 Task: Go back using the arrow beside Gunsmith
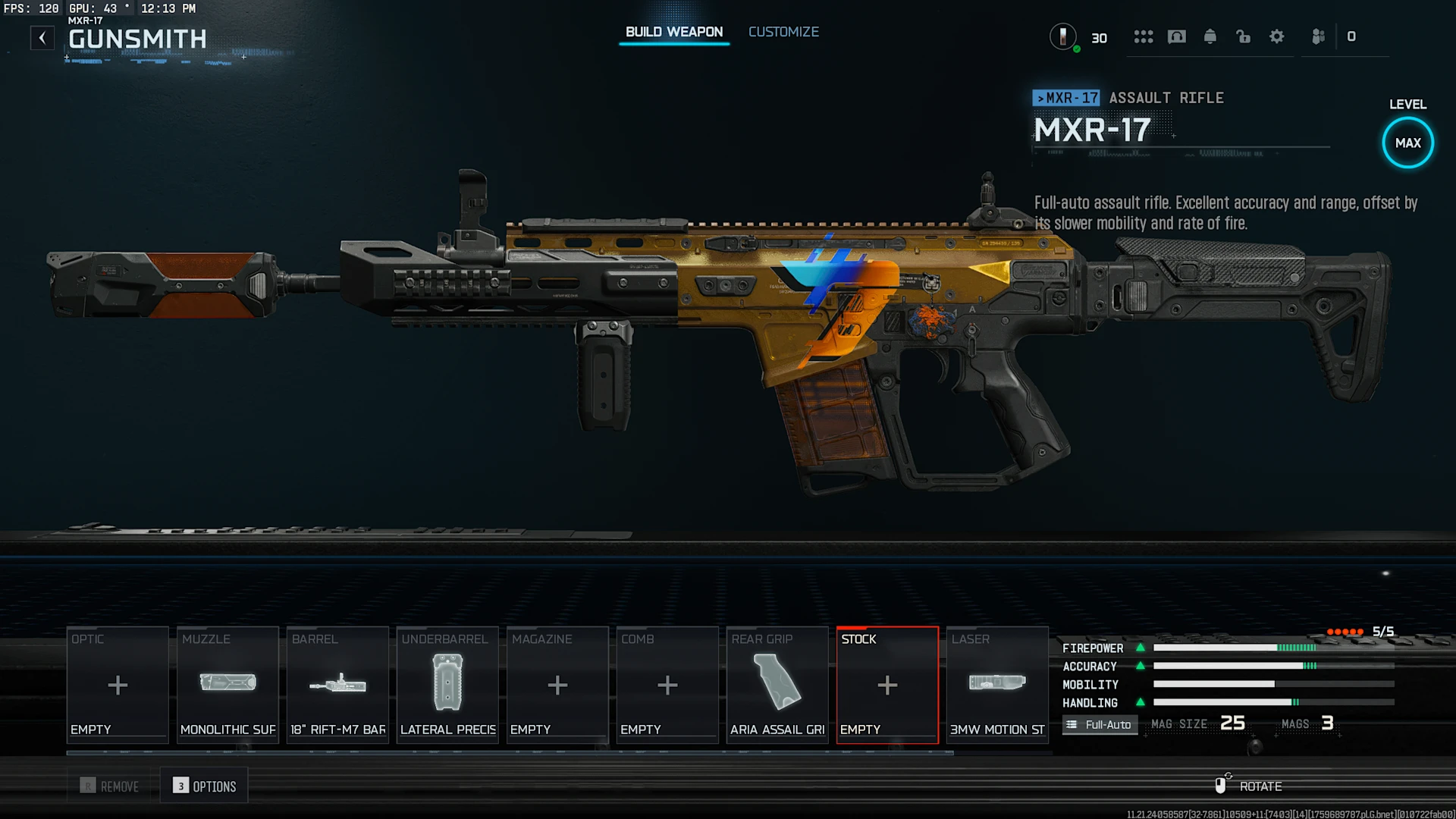(42, 38)
